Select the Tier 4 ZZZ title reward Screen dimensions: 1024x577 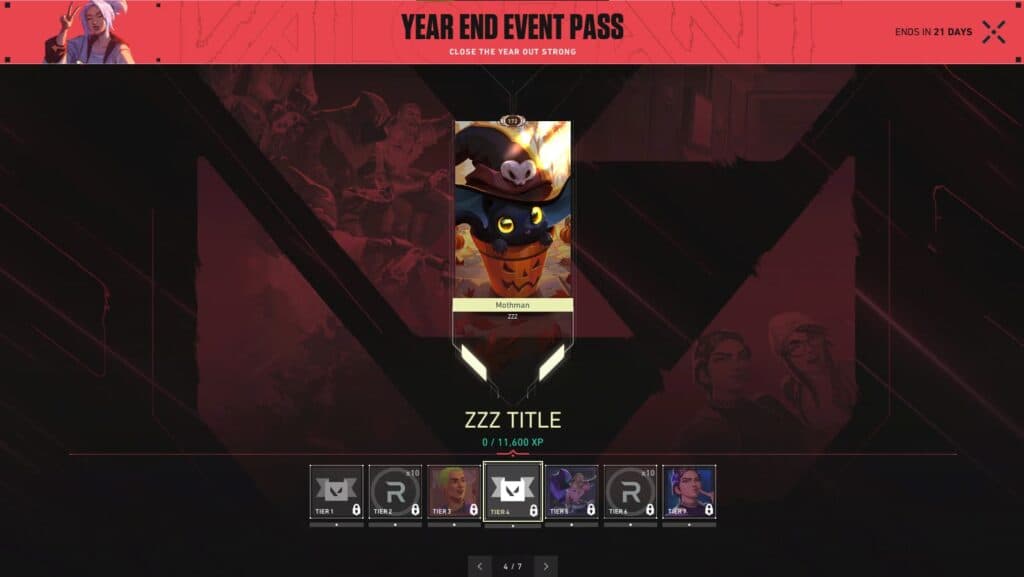pos(513,491)
